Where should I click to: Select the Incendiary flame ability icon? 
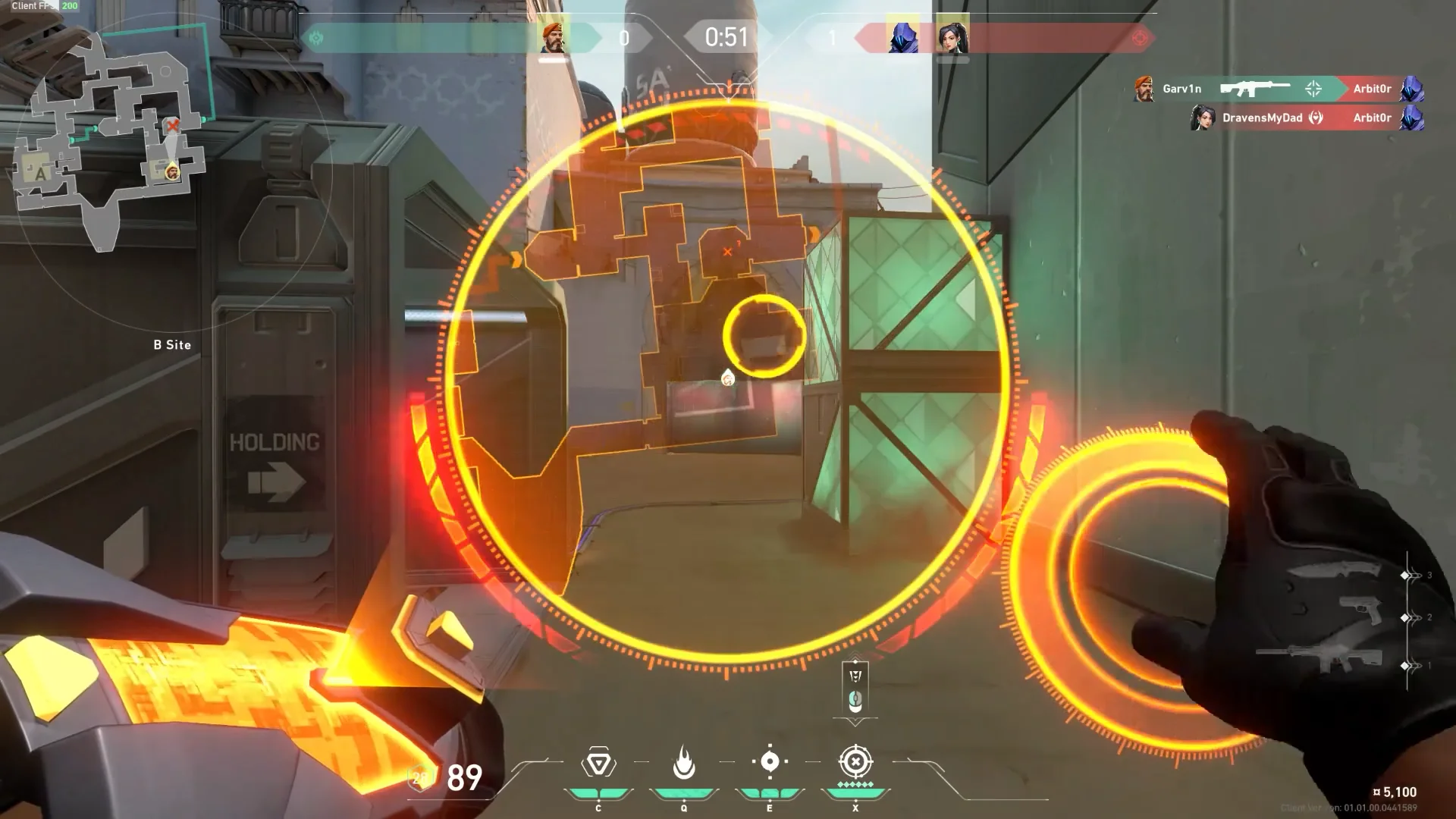(684, 763)
